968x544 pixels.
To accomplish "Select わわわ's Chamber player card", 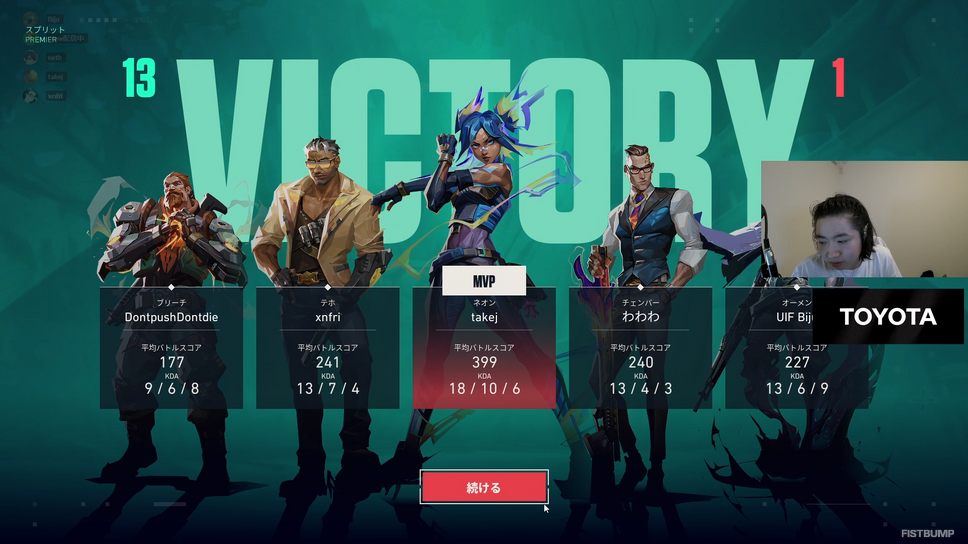I will point(640,348).
